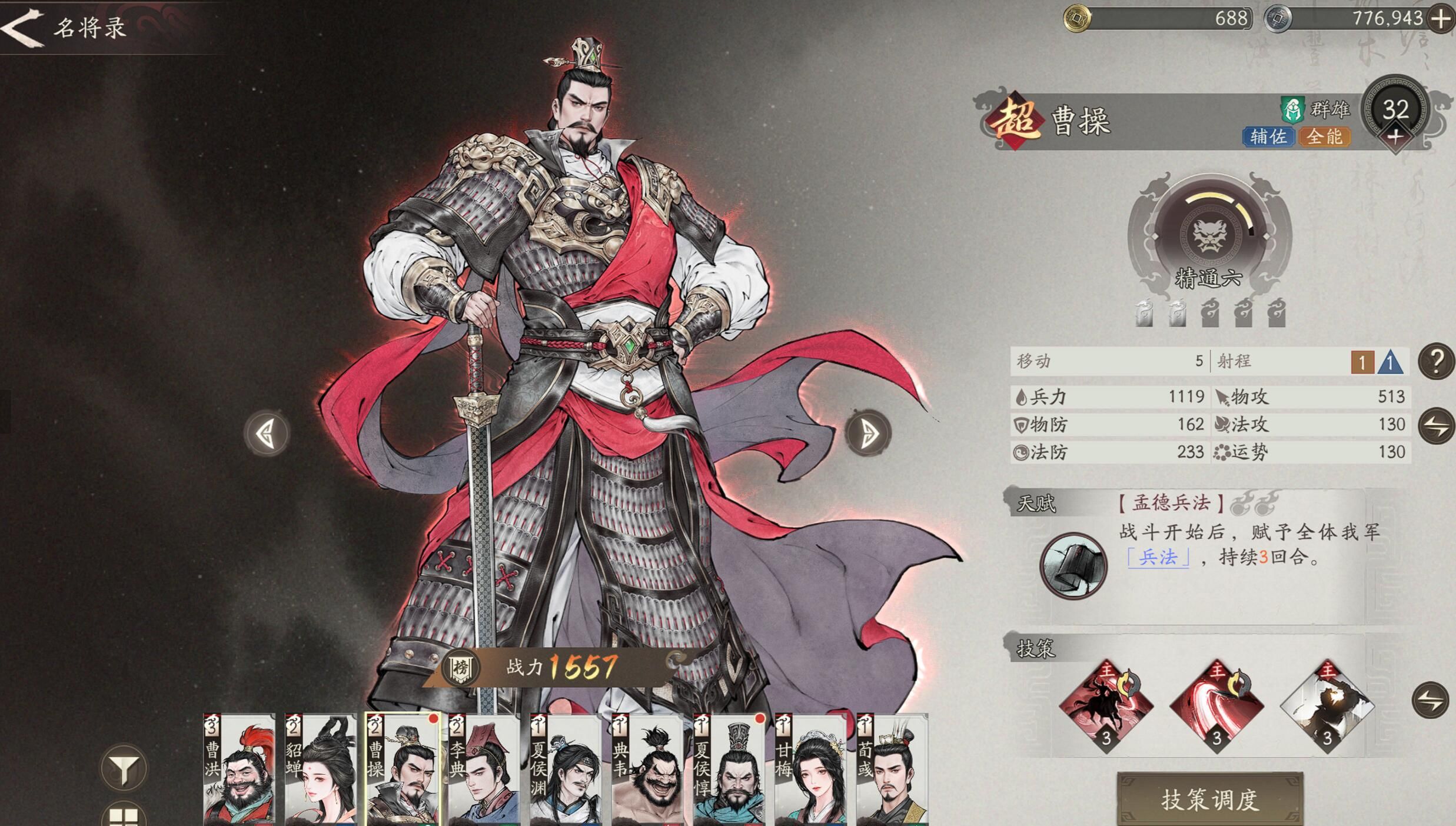Inspect the red cavalry skill icon
The width and height of the screenshot is (1456, 826).
tap(1106, 705)
